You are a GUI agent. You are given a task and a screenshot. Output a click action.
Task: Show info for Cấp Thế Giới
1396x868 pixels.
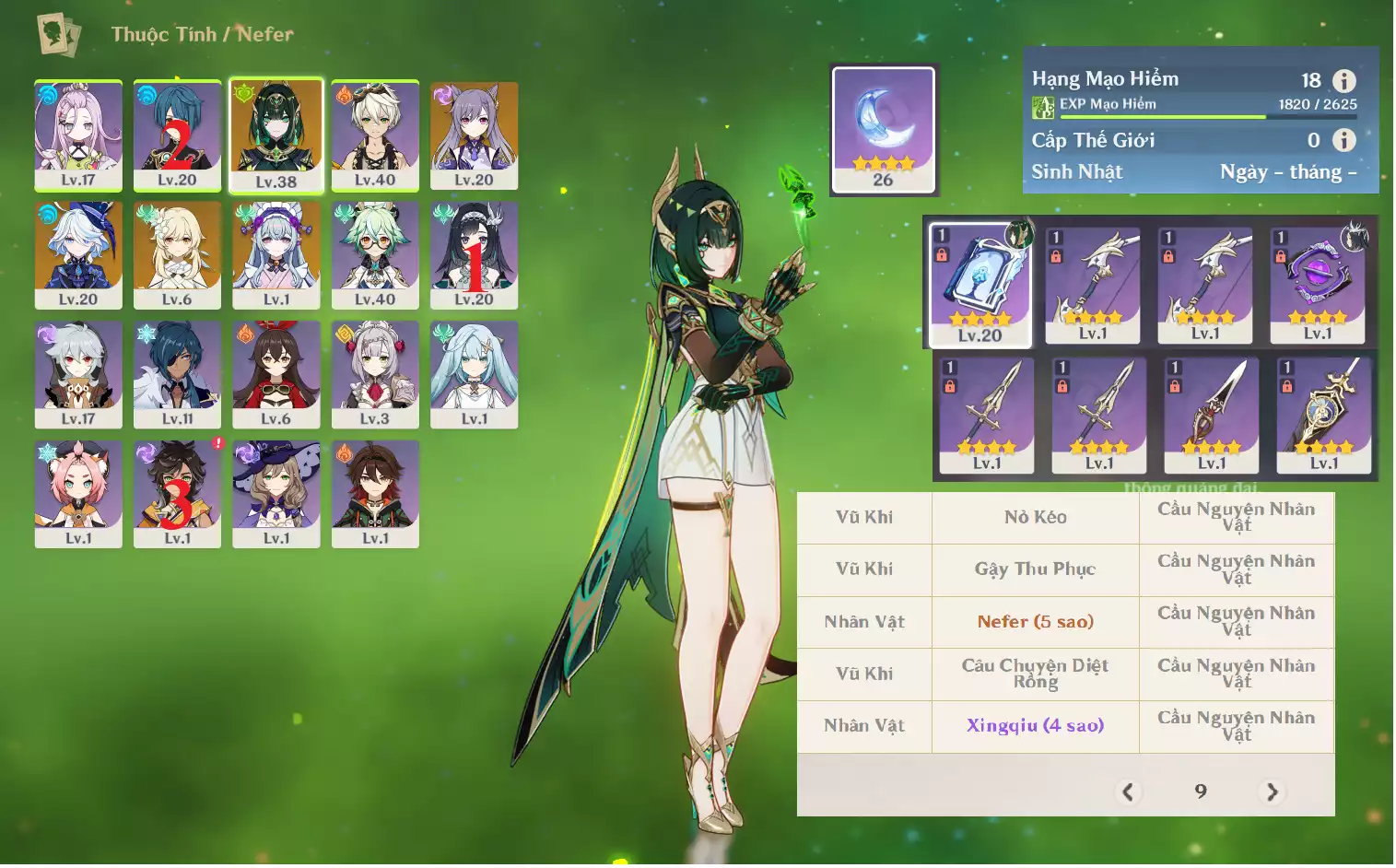coord(1344,140)
